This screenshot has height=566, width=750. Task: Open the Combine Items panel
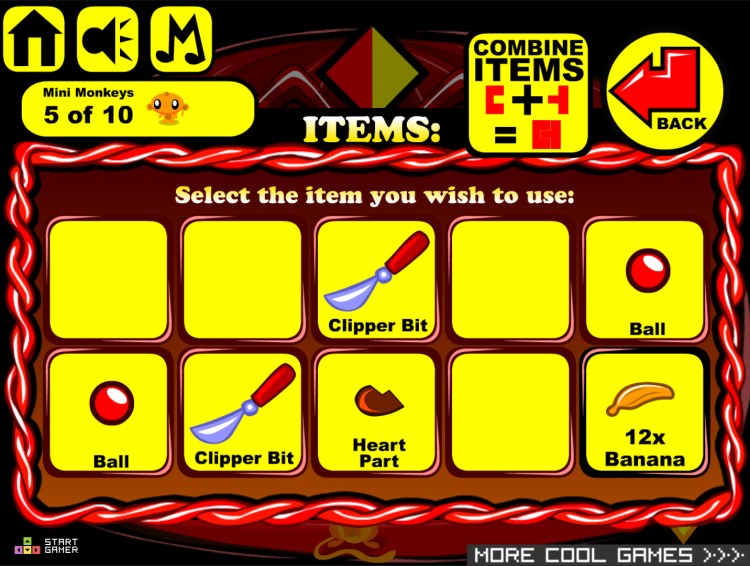[x=528, y=93]
